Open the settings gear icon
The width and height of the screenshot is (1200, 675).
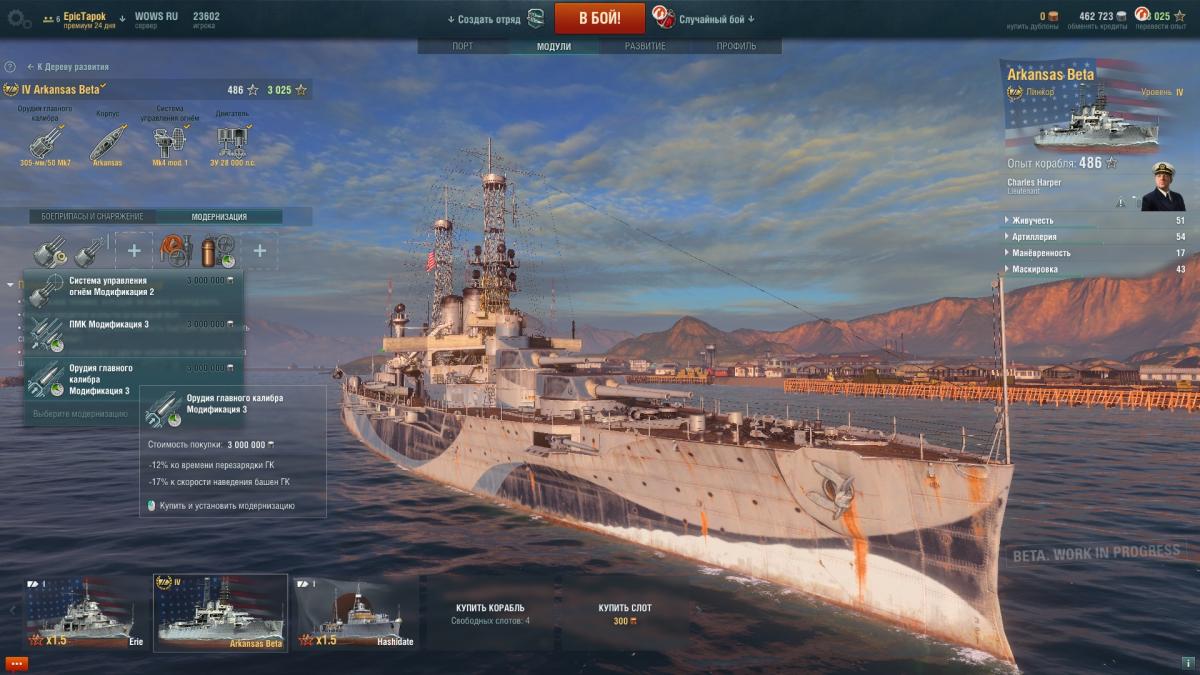pyautogui.click(x=19, y=18)
